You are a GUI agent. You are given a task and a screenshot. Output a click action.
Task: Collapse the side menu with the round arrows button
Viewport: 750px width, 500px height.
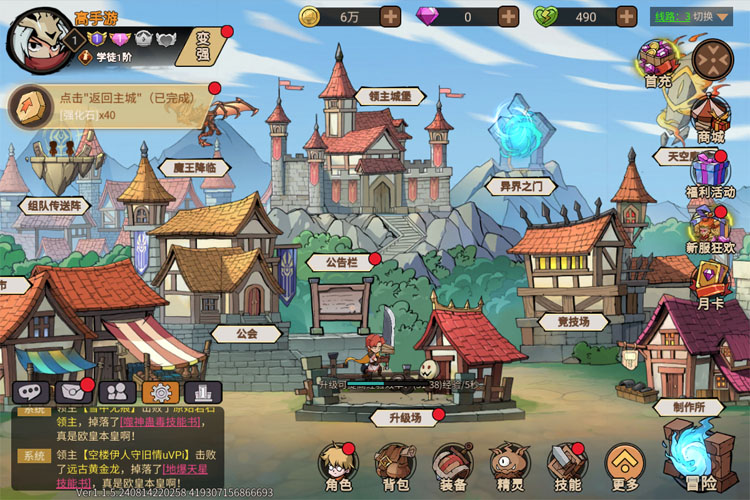713,60
